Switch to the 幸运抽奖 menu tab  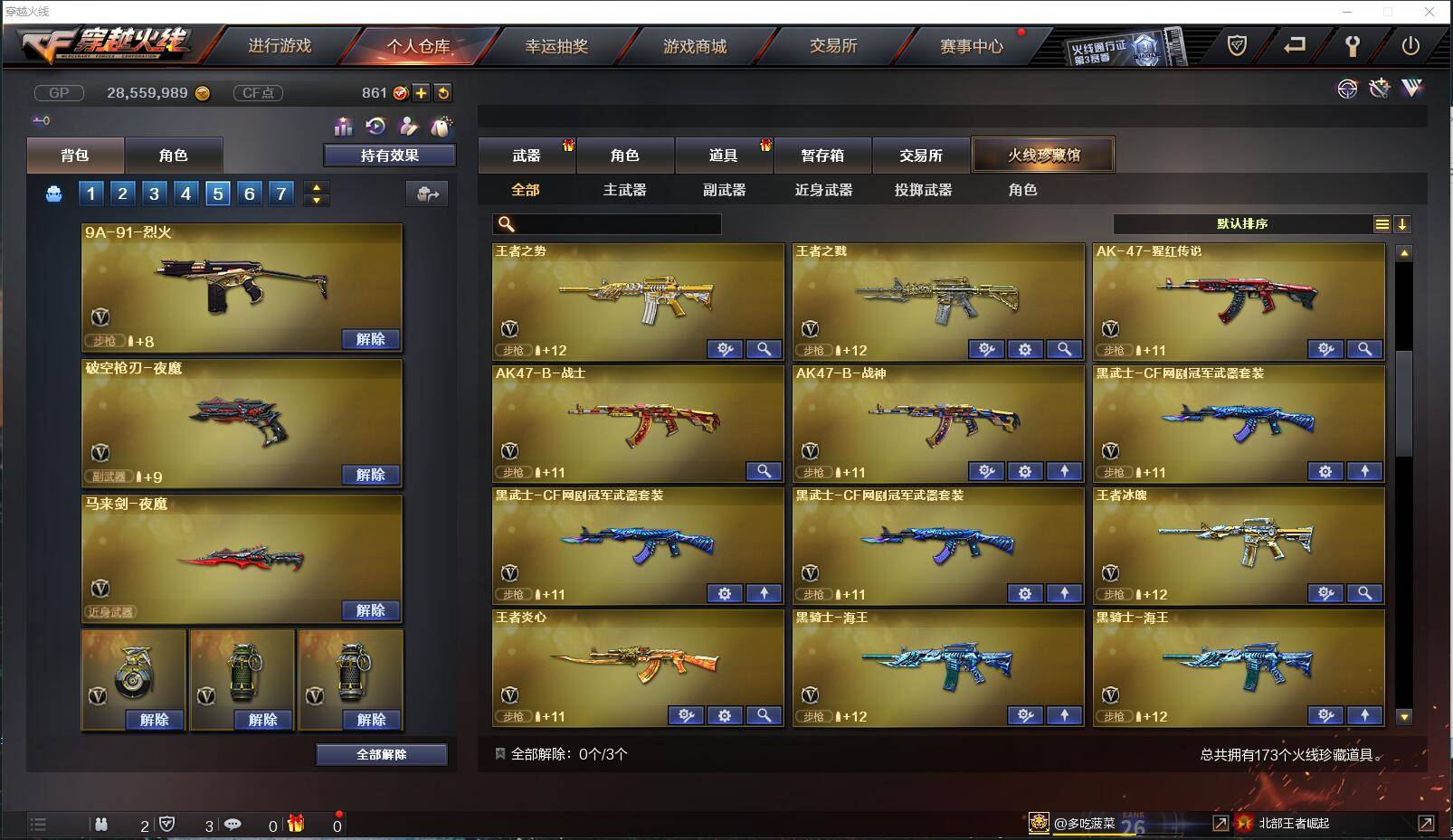555,46
